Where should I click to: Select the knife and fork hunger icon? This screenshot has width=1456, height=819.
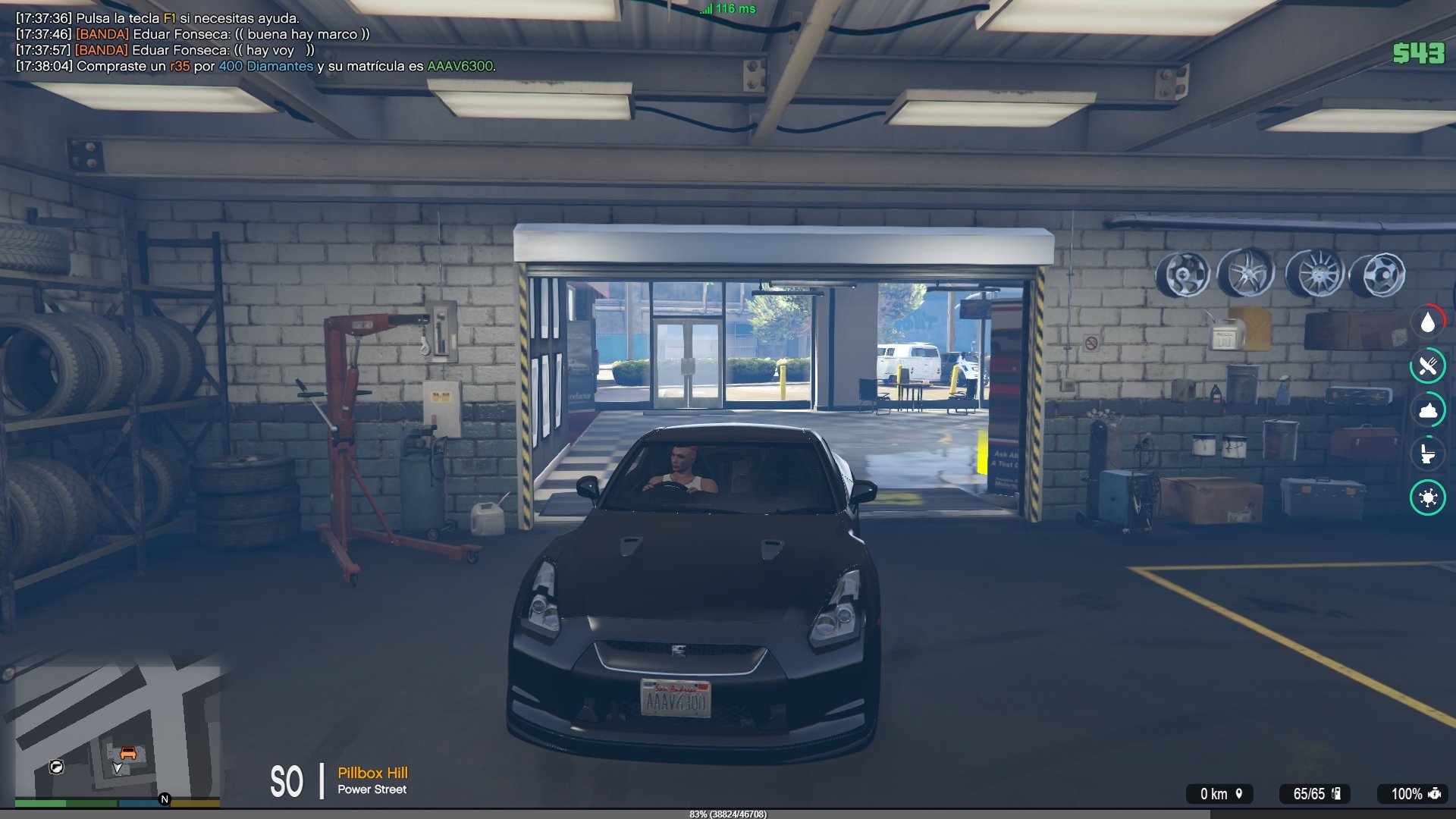click(1428, 367)
